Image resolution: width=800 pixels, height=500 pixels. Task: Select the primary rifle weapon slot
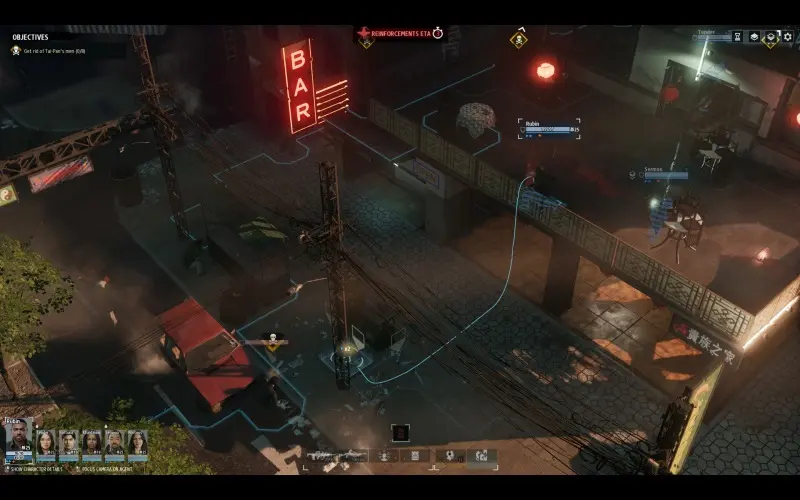click(320, 456)
